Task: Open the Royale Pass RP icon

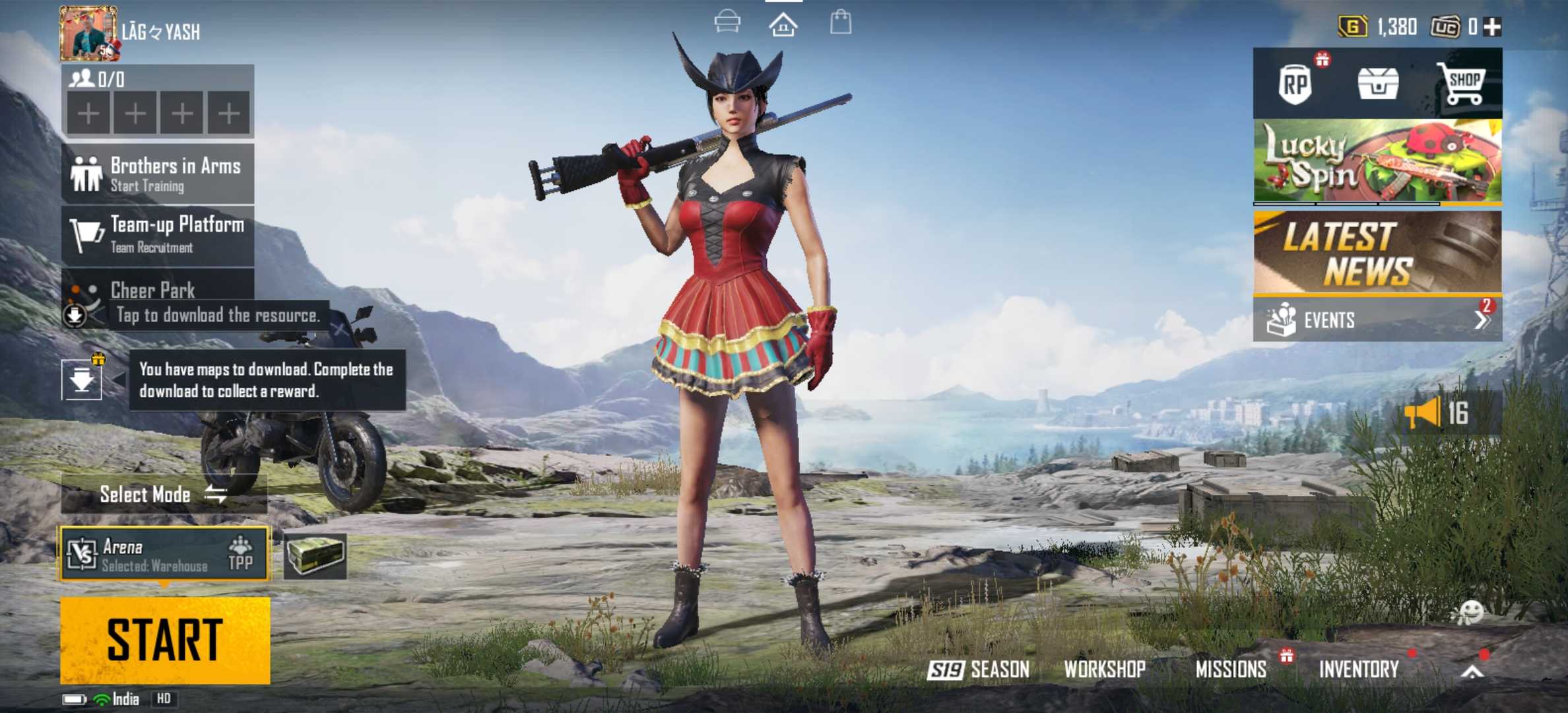Action: 1295,84
